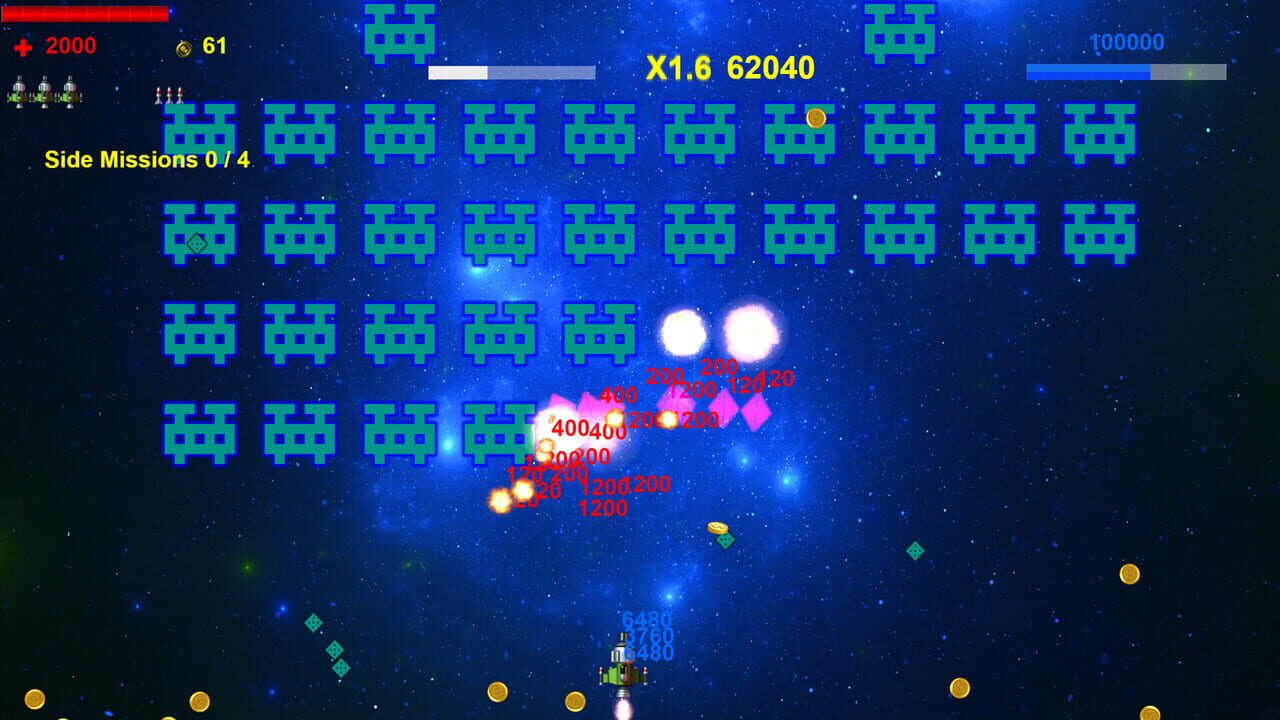Image resolution: width=1280 pixels, height=720 pixels.
Task: Click the yellow 61 coin count
Action: point(216,46)
